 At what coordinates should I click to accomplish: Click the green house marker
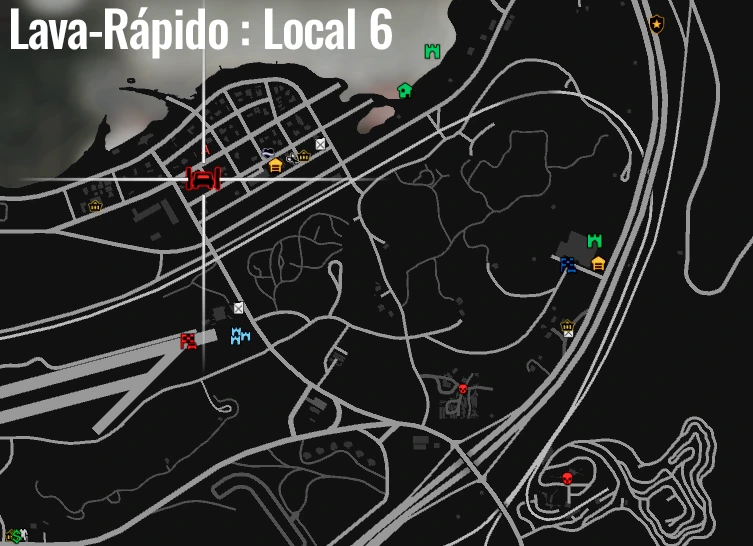click(x=405, y=90)
